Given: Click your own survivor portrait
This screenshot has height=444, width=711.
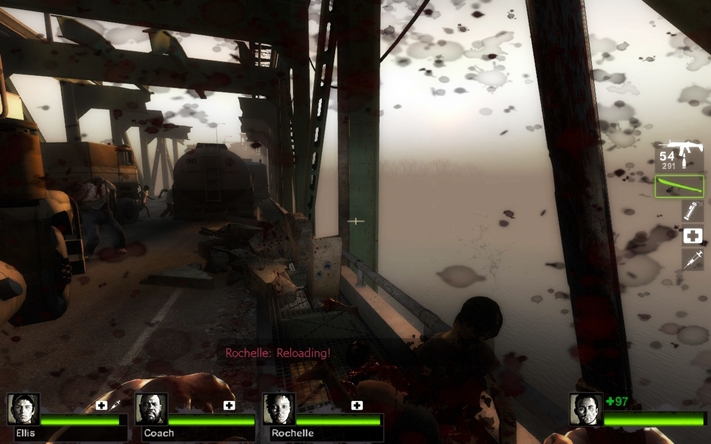Looking at the screenshot, I should tap(586, 409).
